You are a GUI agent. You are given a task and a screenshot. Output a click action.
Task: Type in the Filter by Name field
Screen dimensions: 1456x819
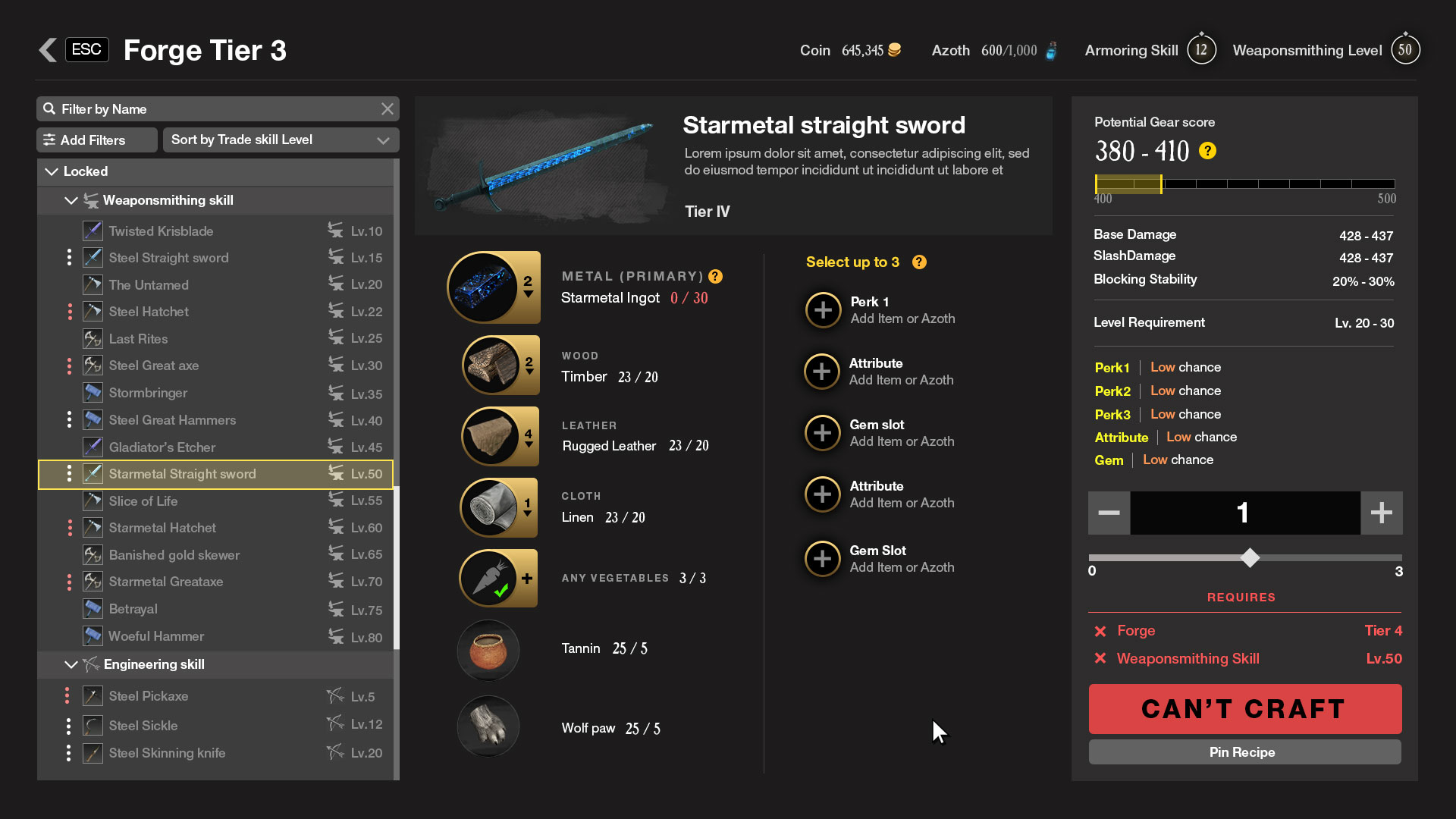[212, 109]
